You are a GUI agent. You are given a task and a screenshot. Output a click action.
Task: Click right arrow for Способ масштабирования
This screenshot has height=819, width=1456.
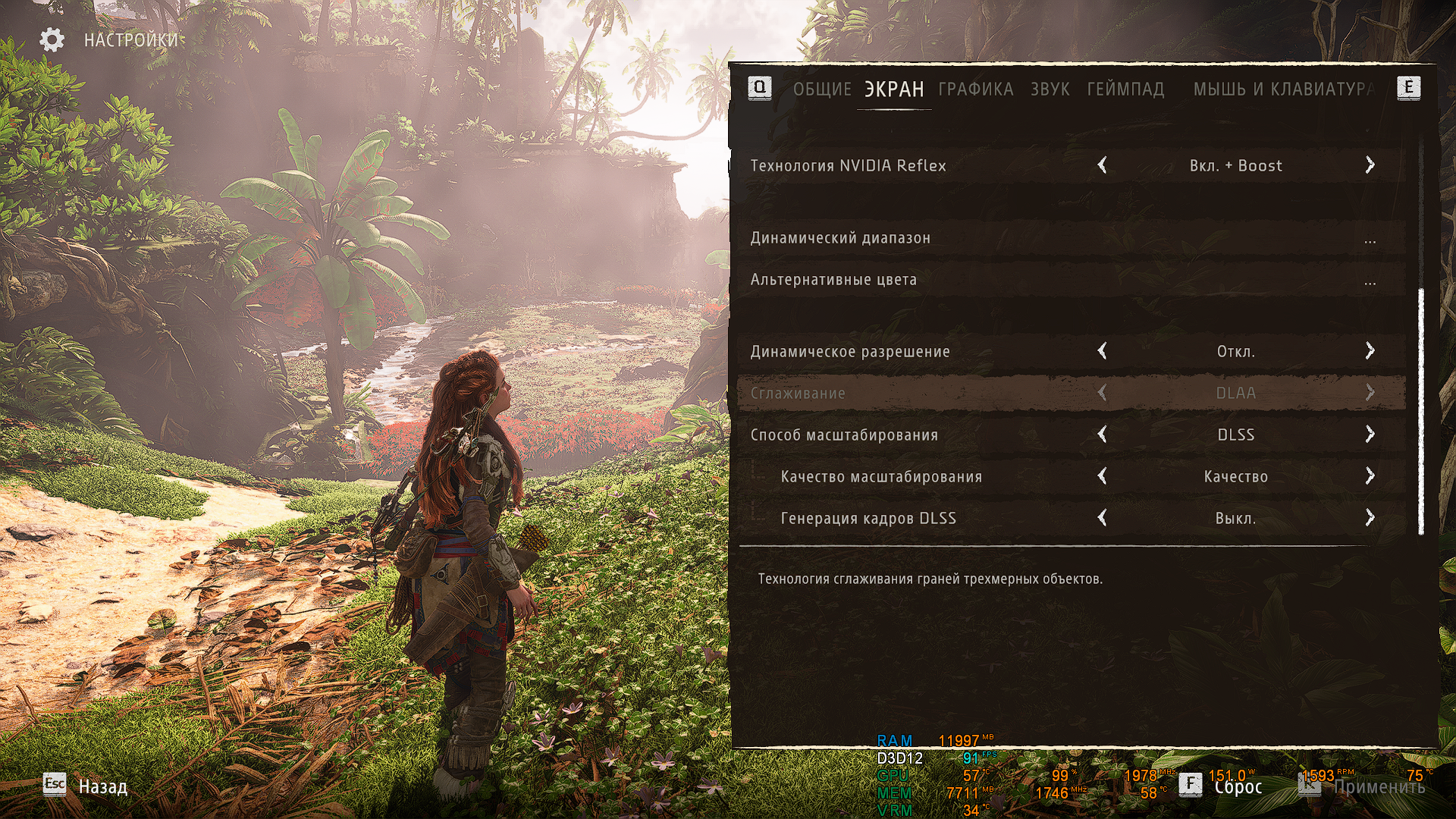(x=1370, y=435)
